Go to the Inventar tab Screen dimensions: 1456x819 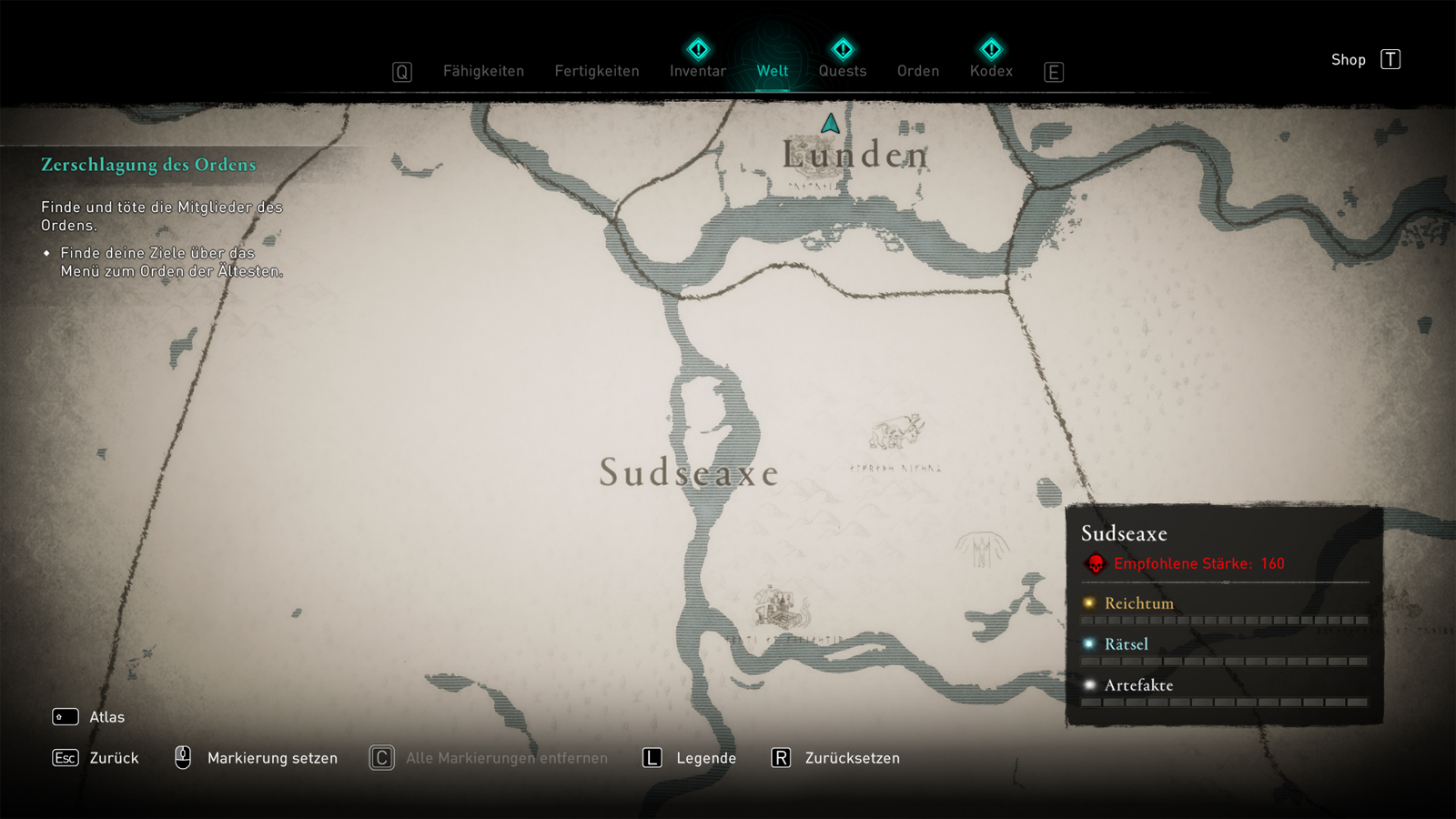tap(698, 71)
